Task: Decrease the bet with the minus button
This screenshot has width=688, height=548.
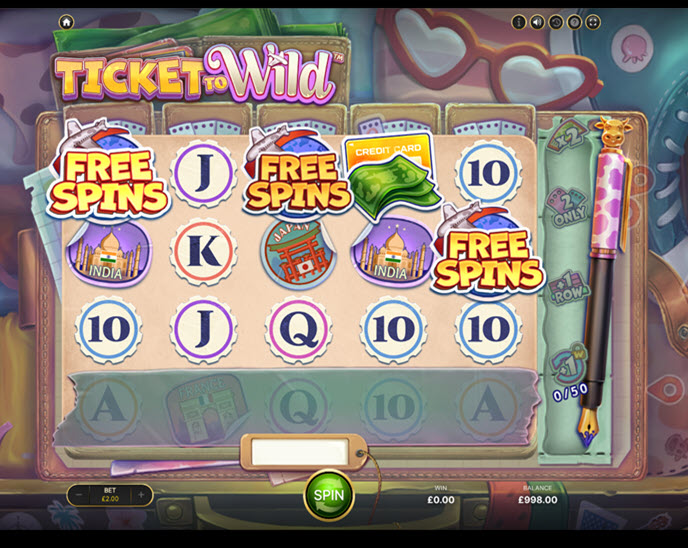Action: 79,494
